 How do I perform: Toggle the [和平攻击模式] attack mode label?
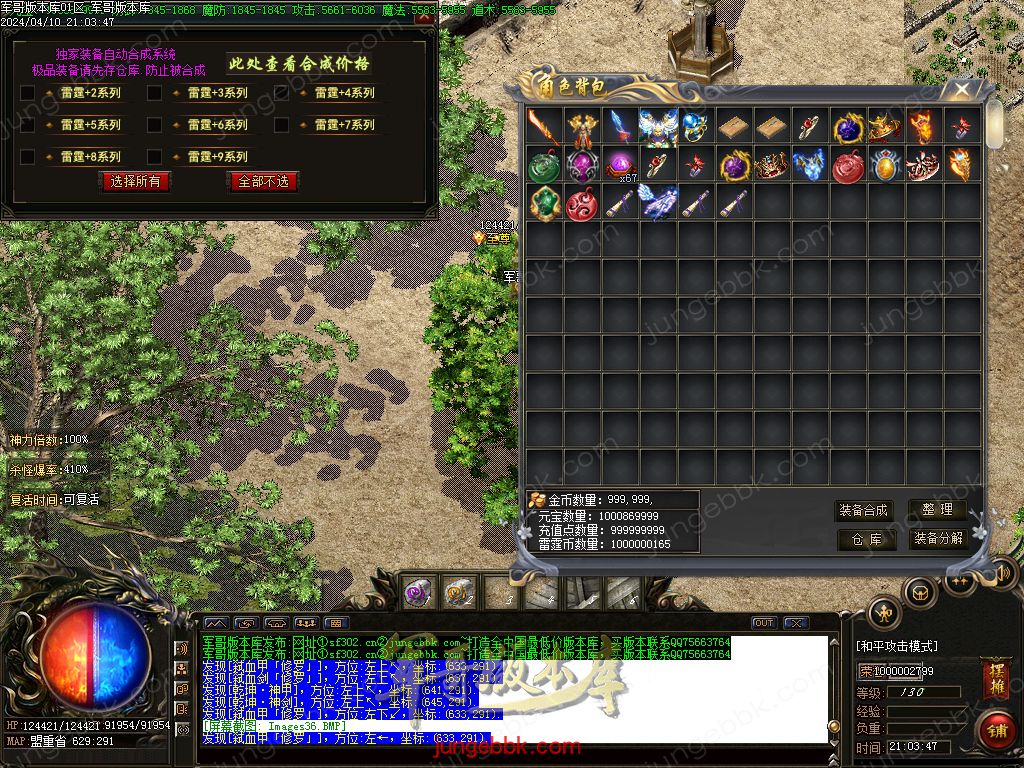897,646
